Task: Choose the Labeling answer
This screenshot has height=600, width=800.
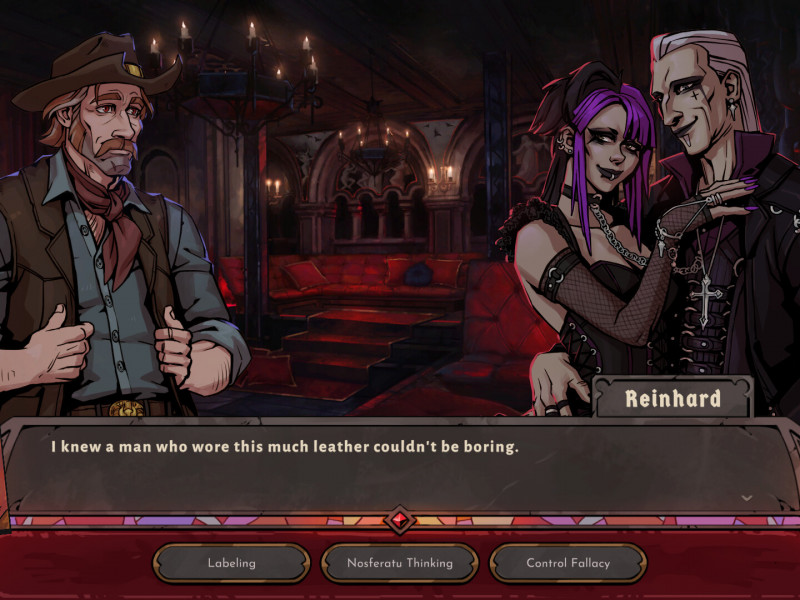Action: click(x=231, y=563)
